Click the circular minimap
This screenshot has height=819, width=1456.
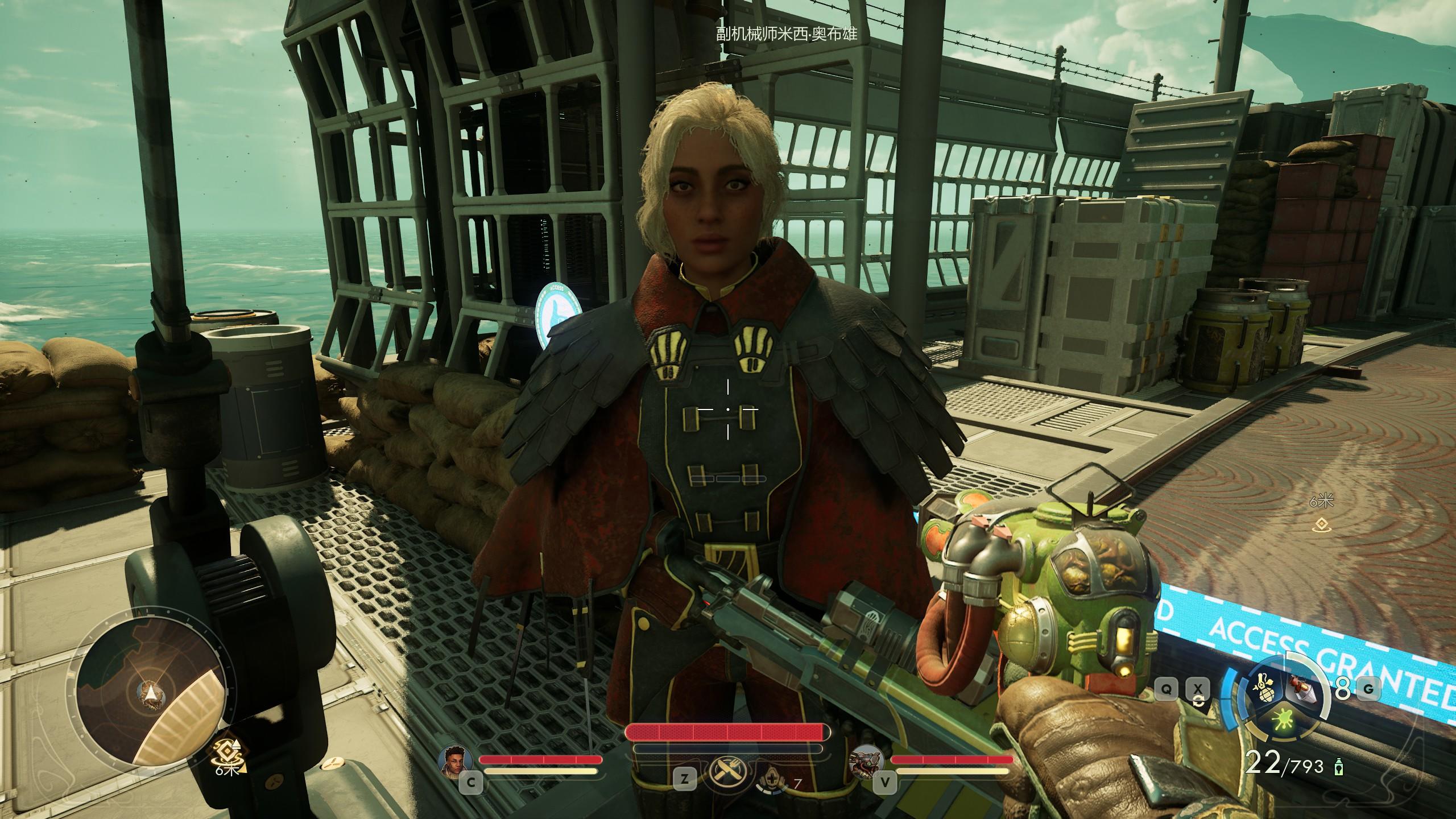tap(150, 693)
